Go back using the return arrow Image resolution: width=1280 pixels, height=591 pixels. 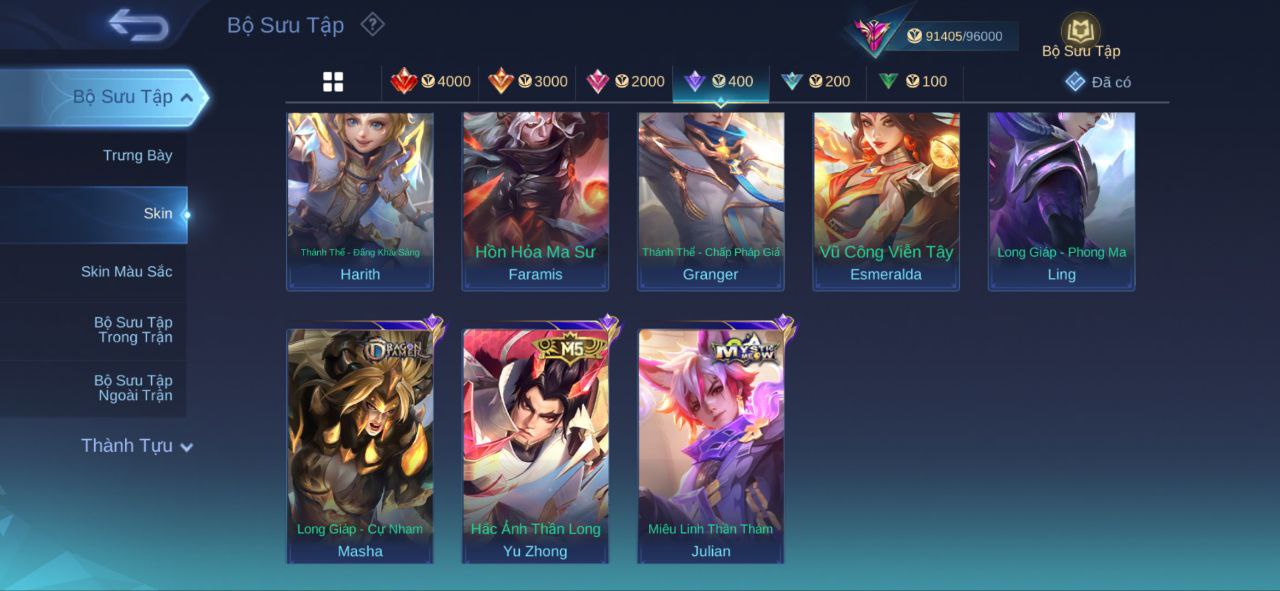click(x=139, y=25)
